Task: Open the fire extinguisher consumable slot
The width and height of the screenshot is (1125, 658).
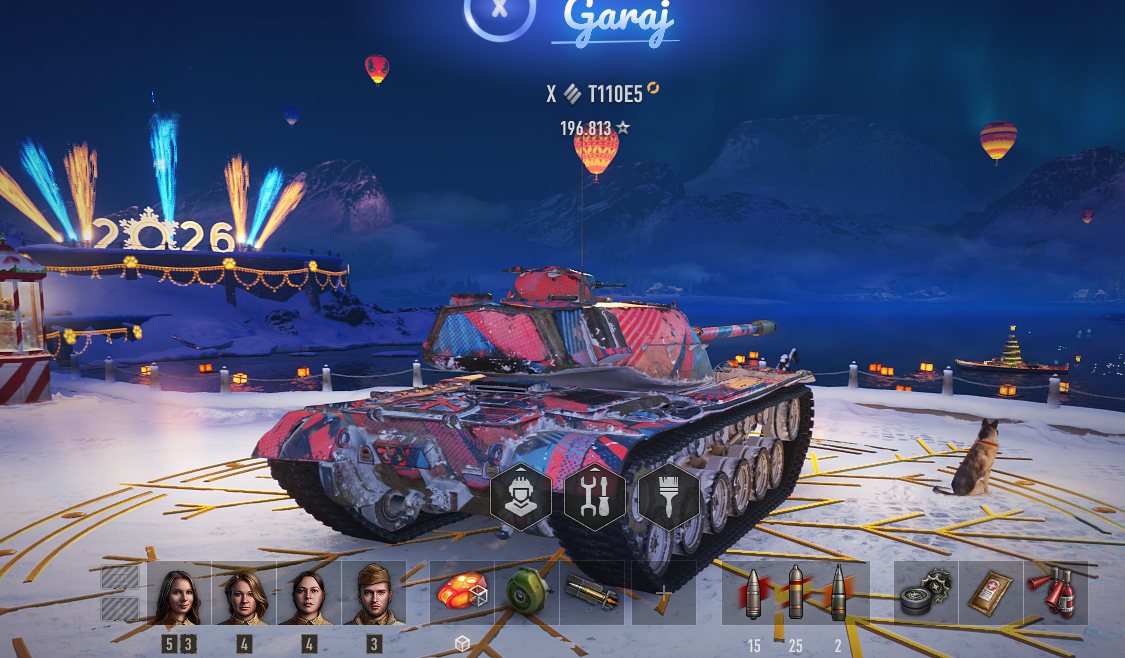Action: coord(1056,593)
